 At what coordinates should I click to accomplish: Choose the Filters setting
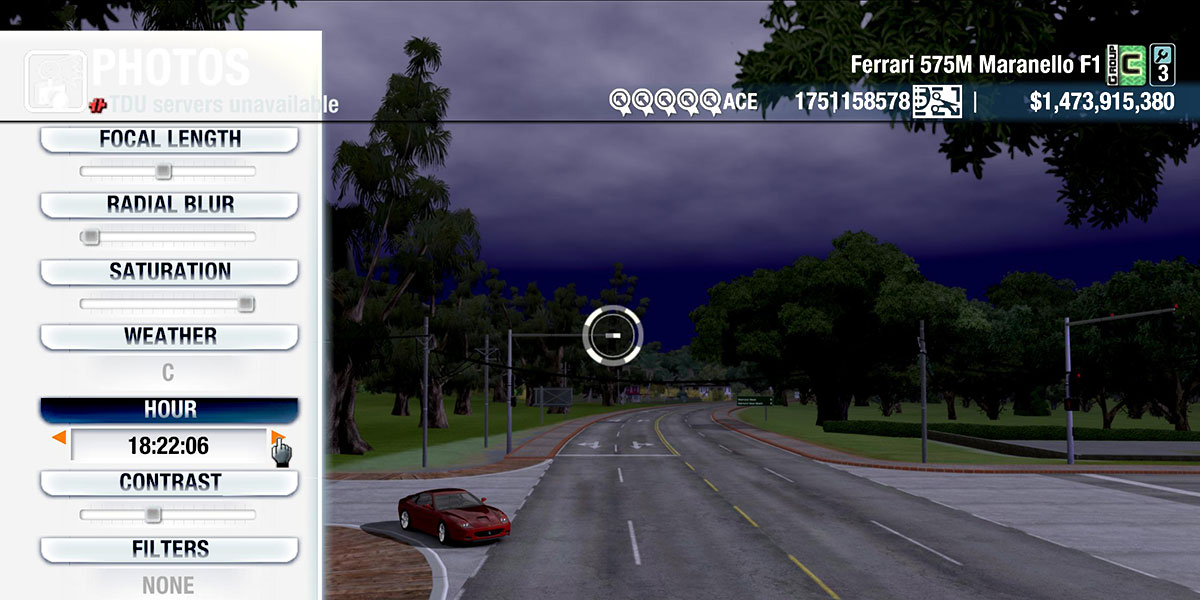pos(169,549)
